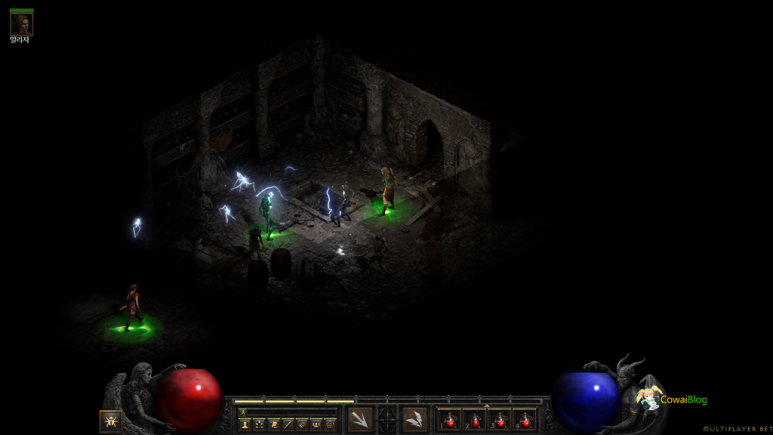Click the mini menu toggle between skills
This screenshot has height=435, width=773.
tap(387, 420)
